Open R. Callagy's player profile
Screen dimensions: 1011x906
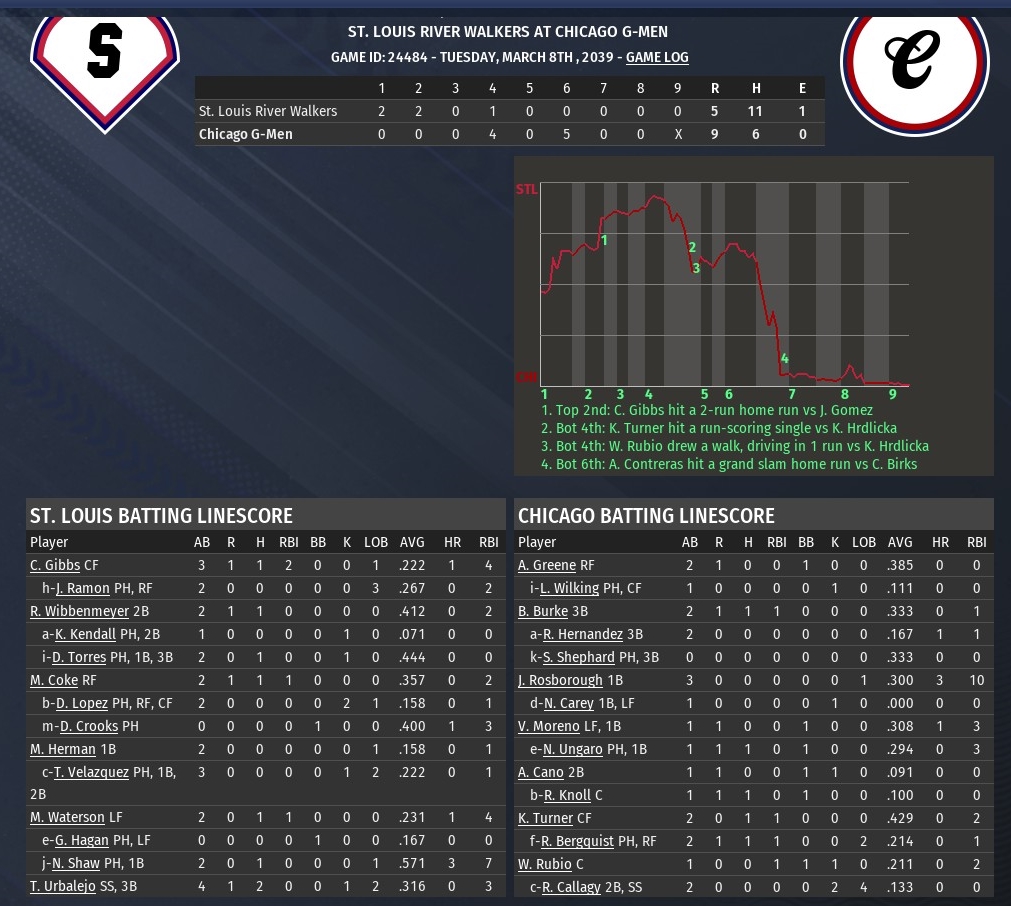(576, 887)
